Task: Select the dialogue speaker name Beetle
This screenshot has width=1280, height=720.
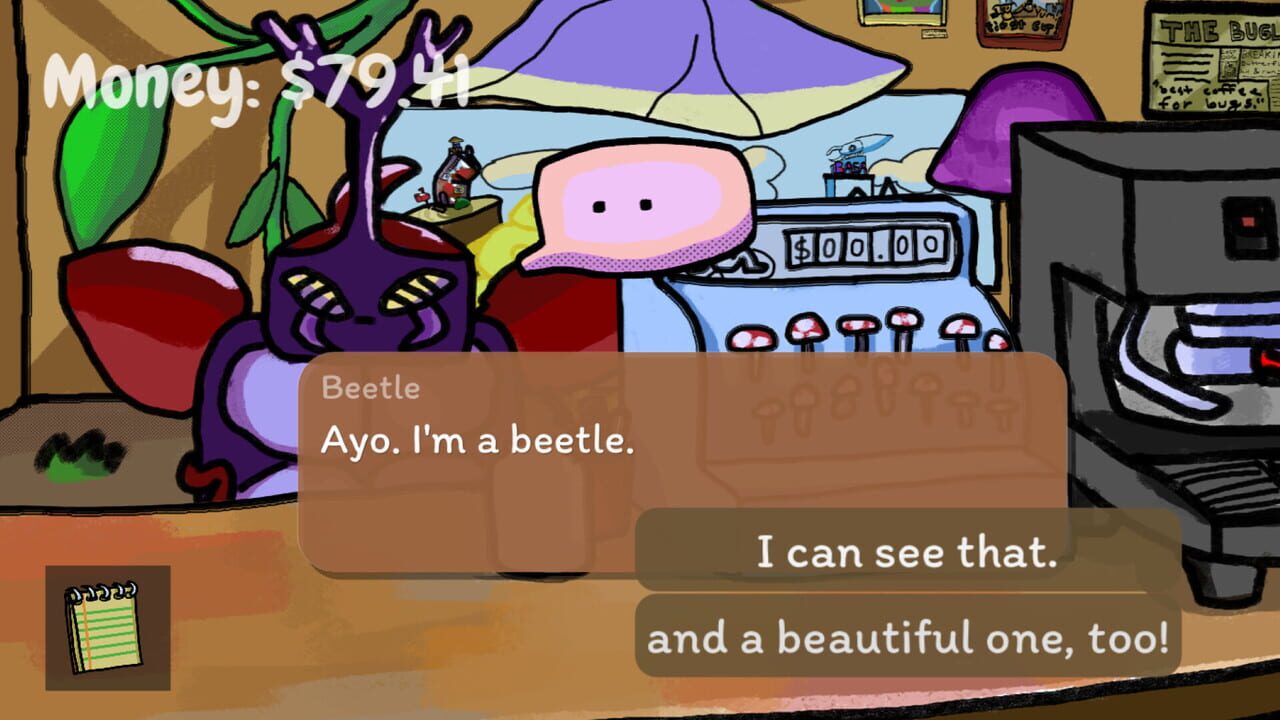Action: click(369, 389)
